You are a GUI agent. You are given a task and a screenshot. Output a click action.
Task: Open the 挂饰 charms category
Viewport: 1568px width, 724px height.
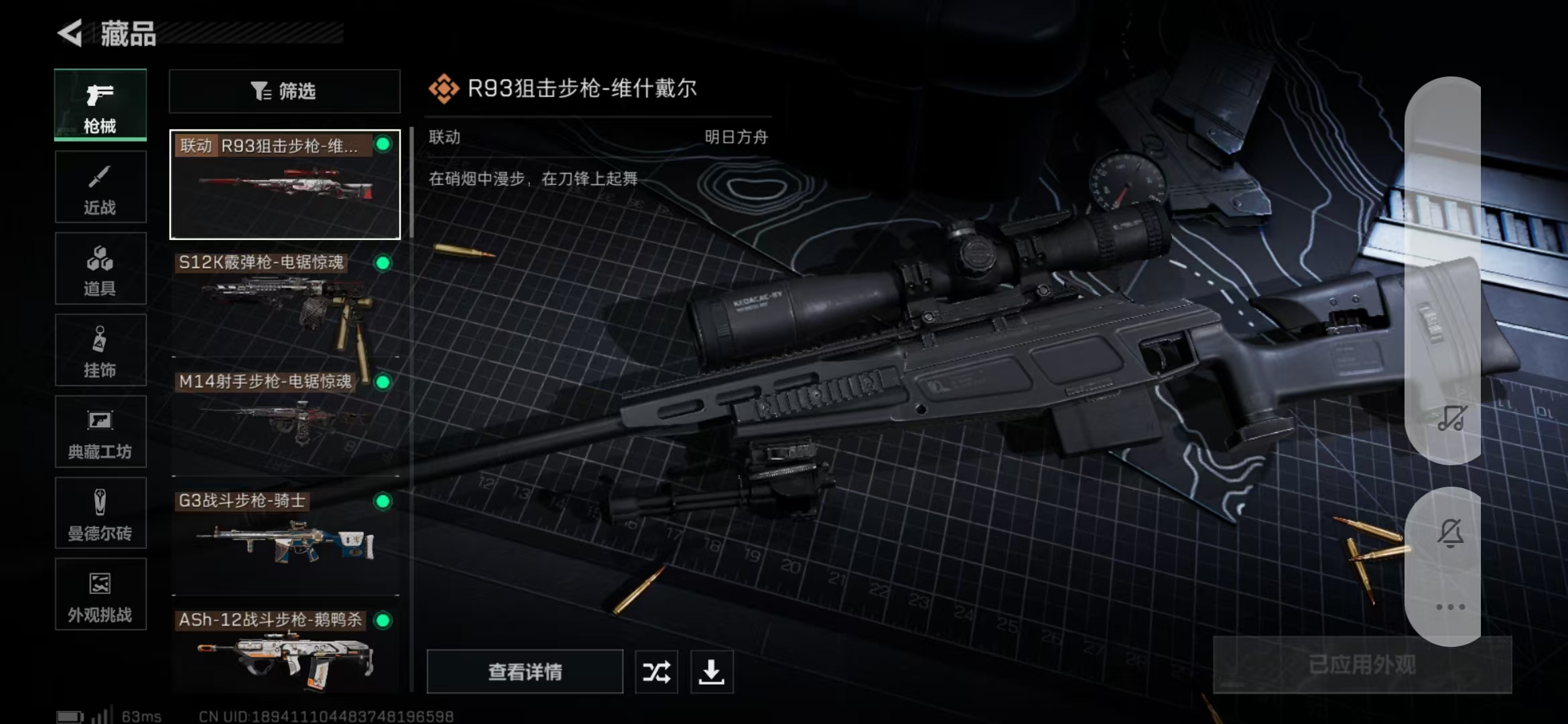pos(101,350)
